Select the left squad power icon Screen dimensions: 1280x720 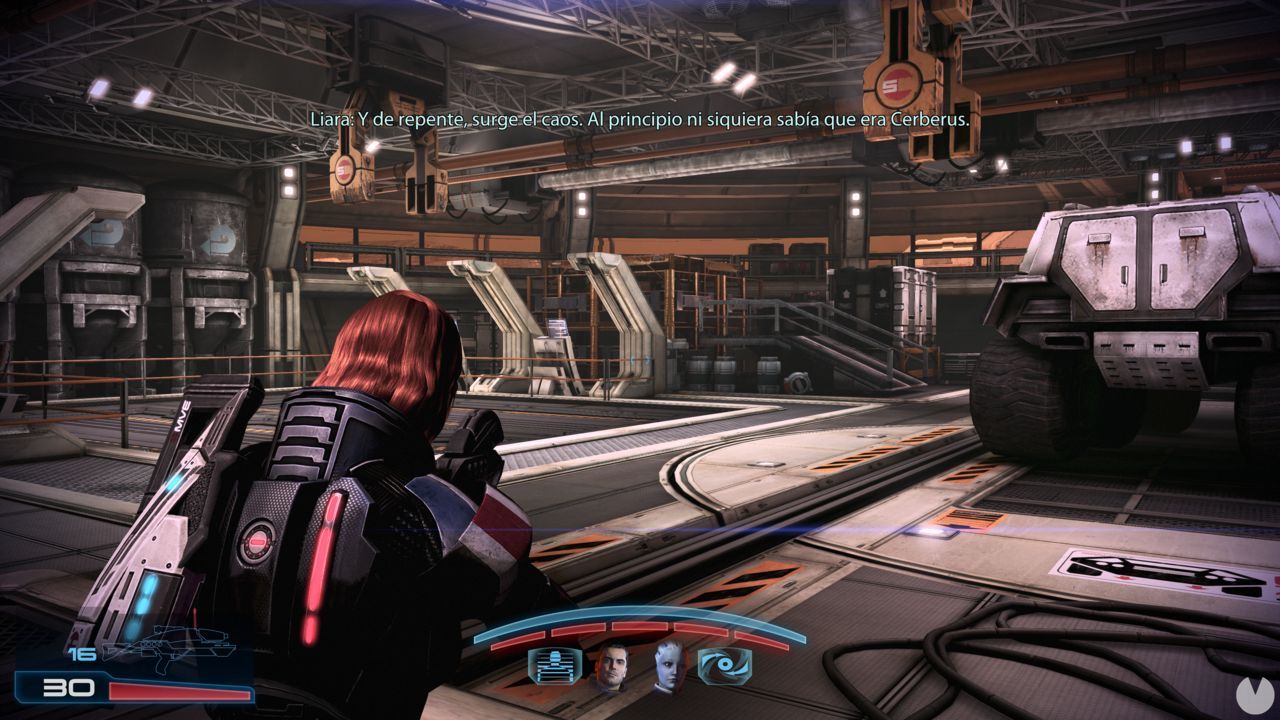click(555, 666)
